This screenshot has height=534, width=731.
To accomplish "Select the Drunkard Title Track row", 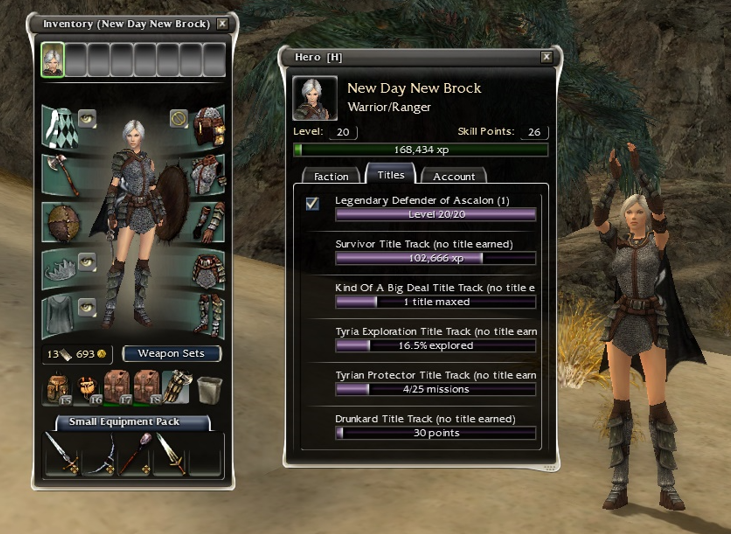I will pos(435,426).
